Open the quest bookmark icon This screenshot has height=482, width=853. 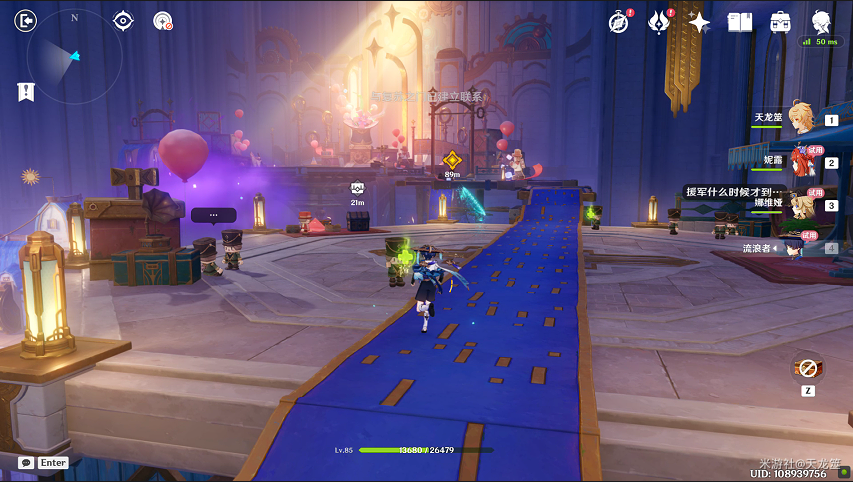pos(26,92)
